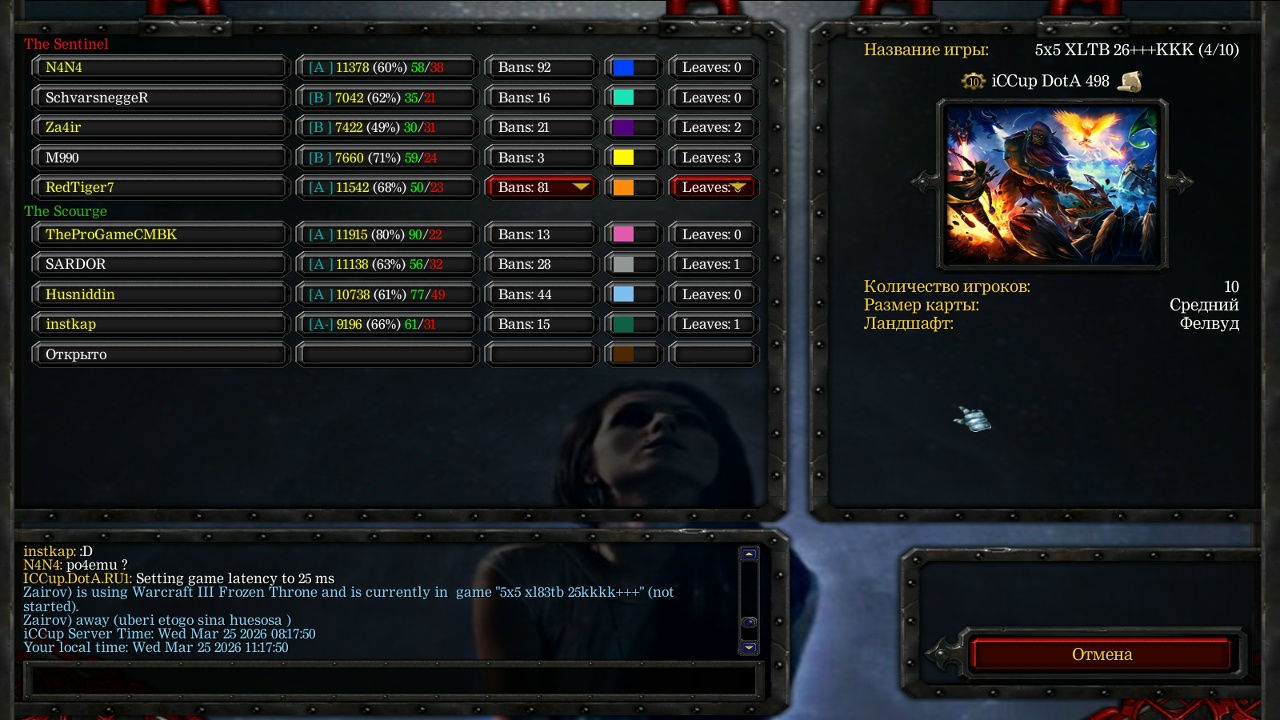Open RedTiger7's Bans: 81 dropdown
Screen dimensions: 1280x720
click(x=540, y=187)
